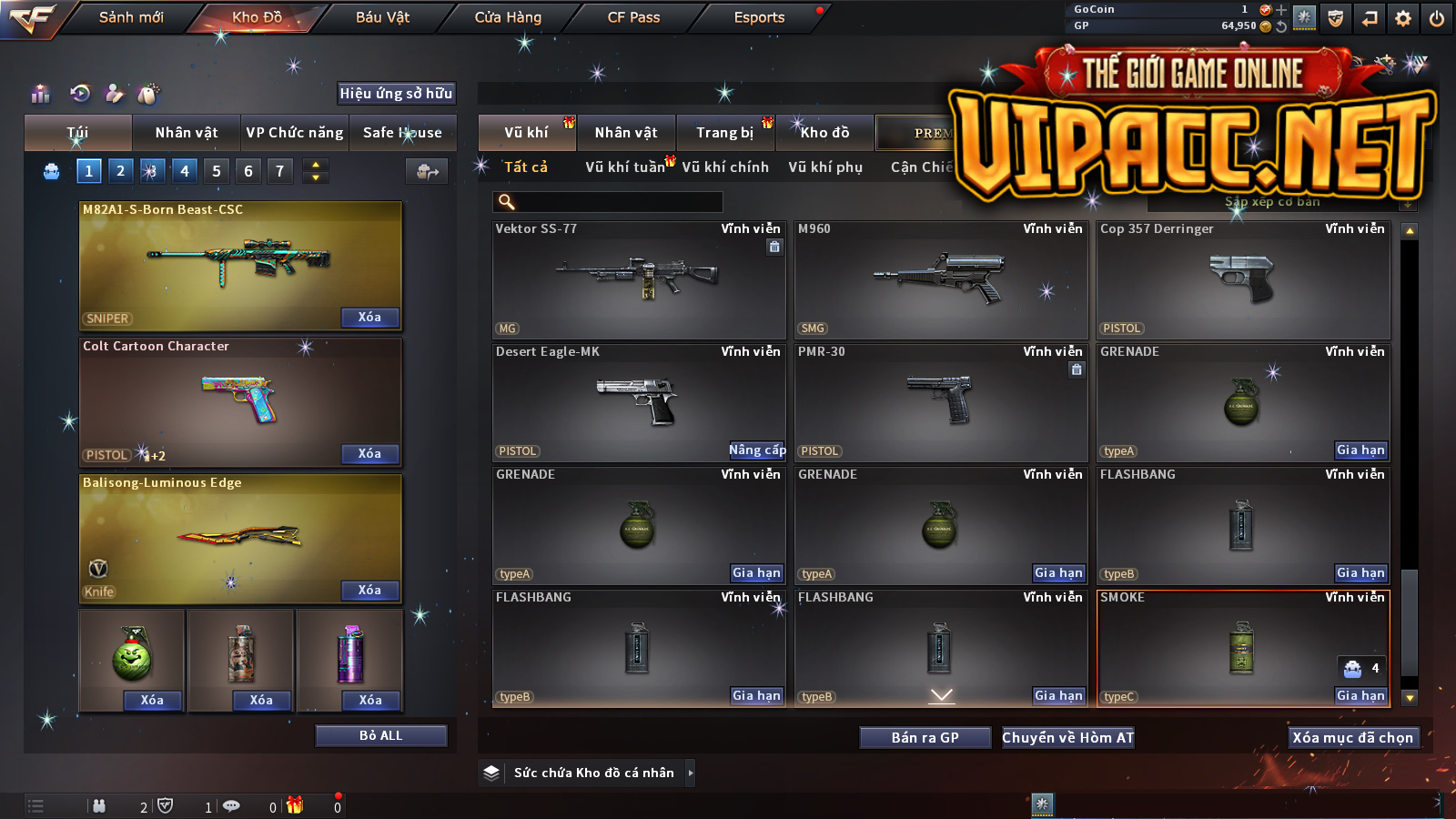The width and height of the screenshot is (1456, 819).
Task: Open the Cửa Hàng shop menu
Action: coord(508,17)
